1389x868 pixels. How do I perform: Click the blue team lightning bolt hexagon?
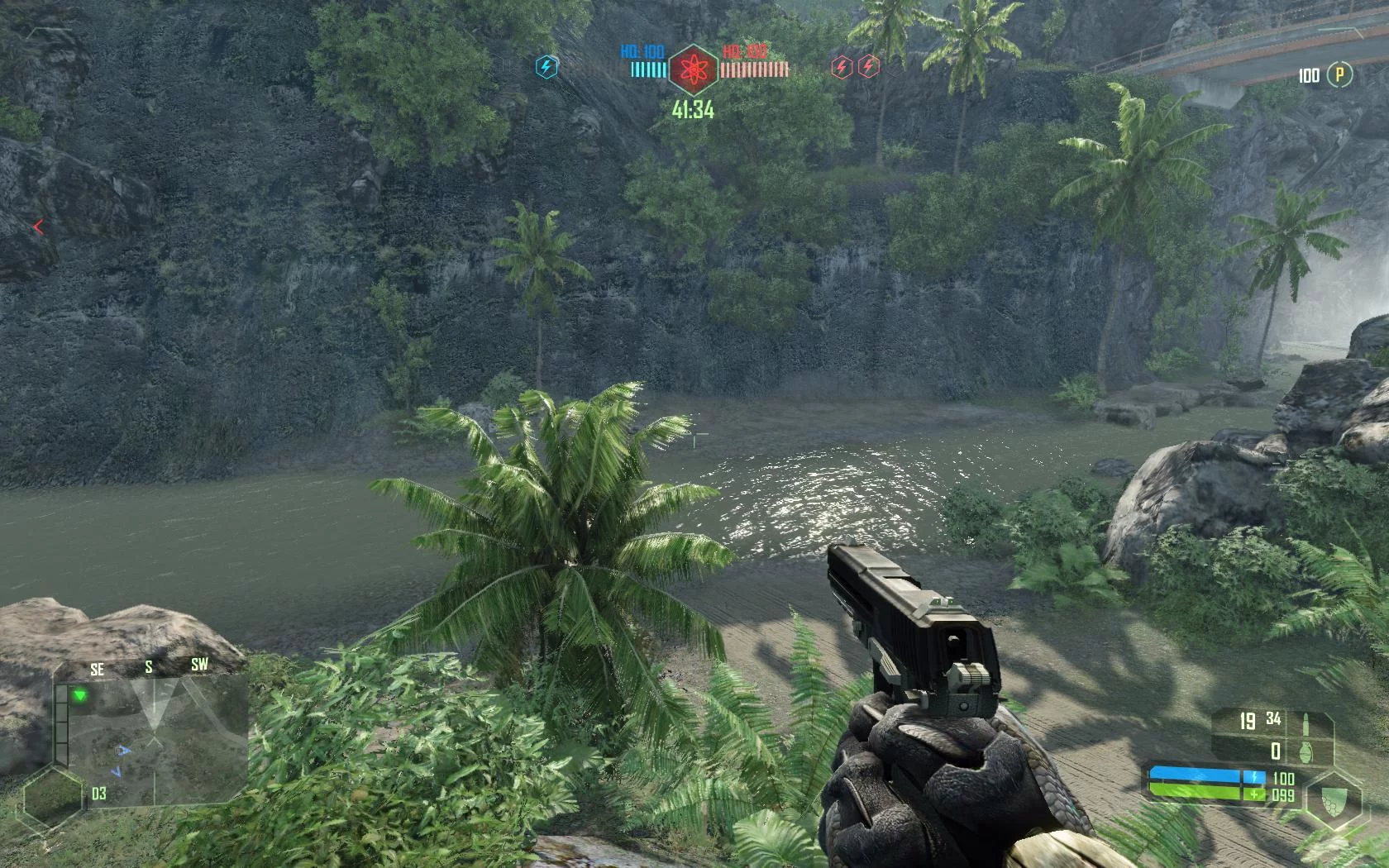[x=547, y=67]
